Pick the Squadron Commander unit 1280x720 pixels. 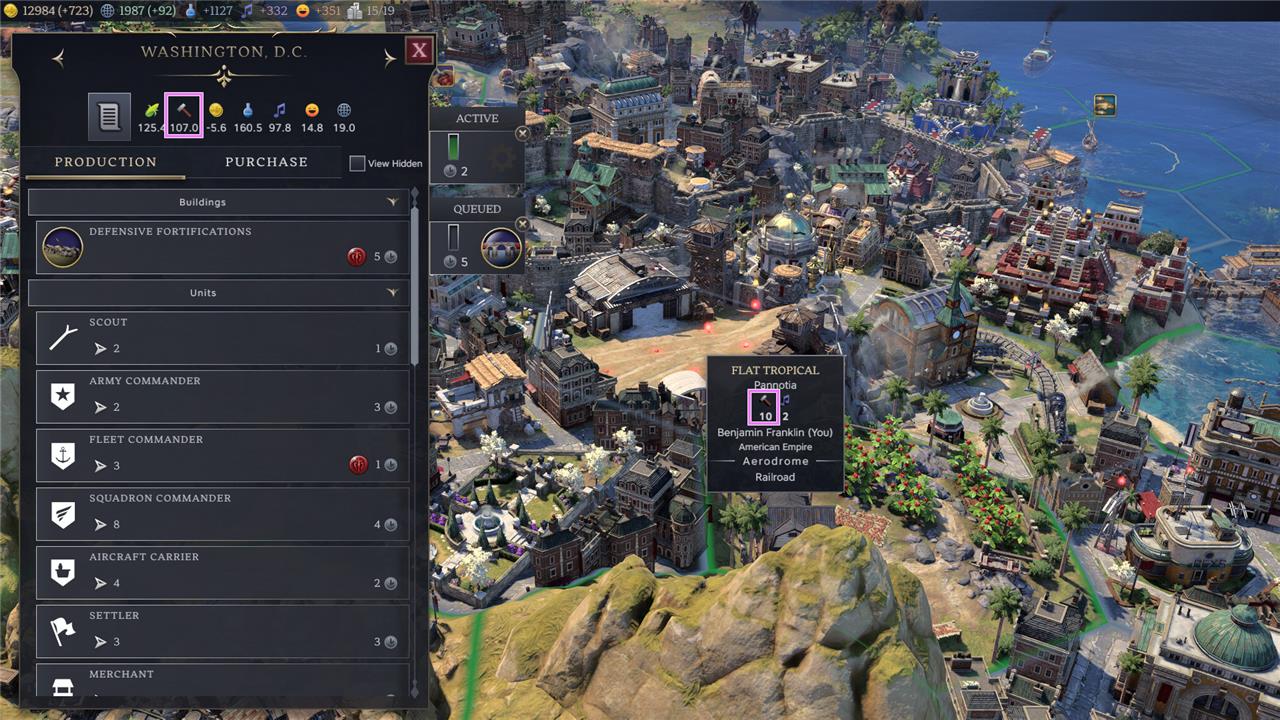(x=222, y=513)
